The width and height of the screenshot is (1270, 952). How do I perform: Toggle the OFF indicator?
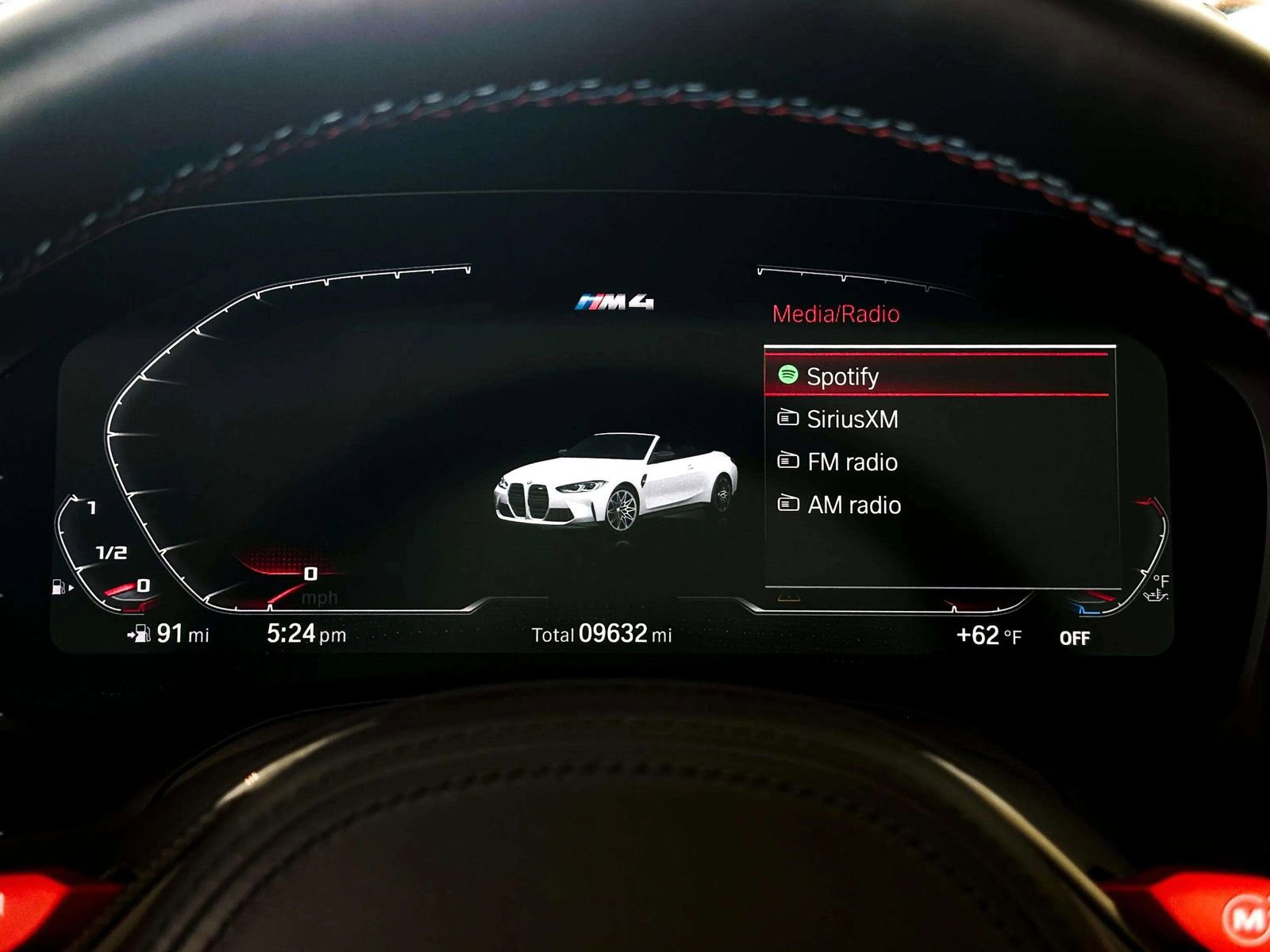pos(1073,636)
